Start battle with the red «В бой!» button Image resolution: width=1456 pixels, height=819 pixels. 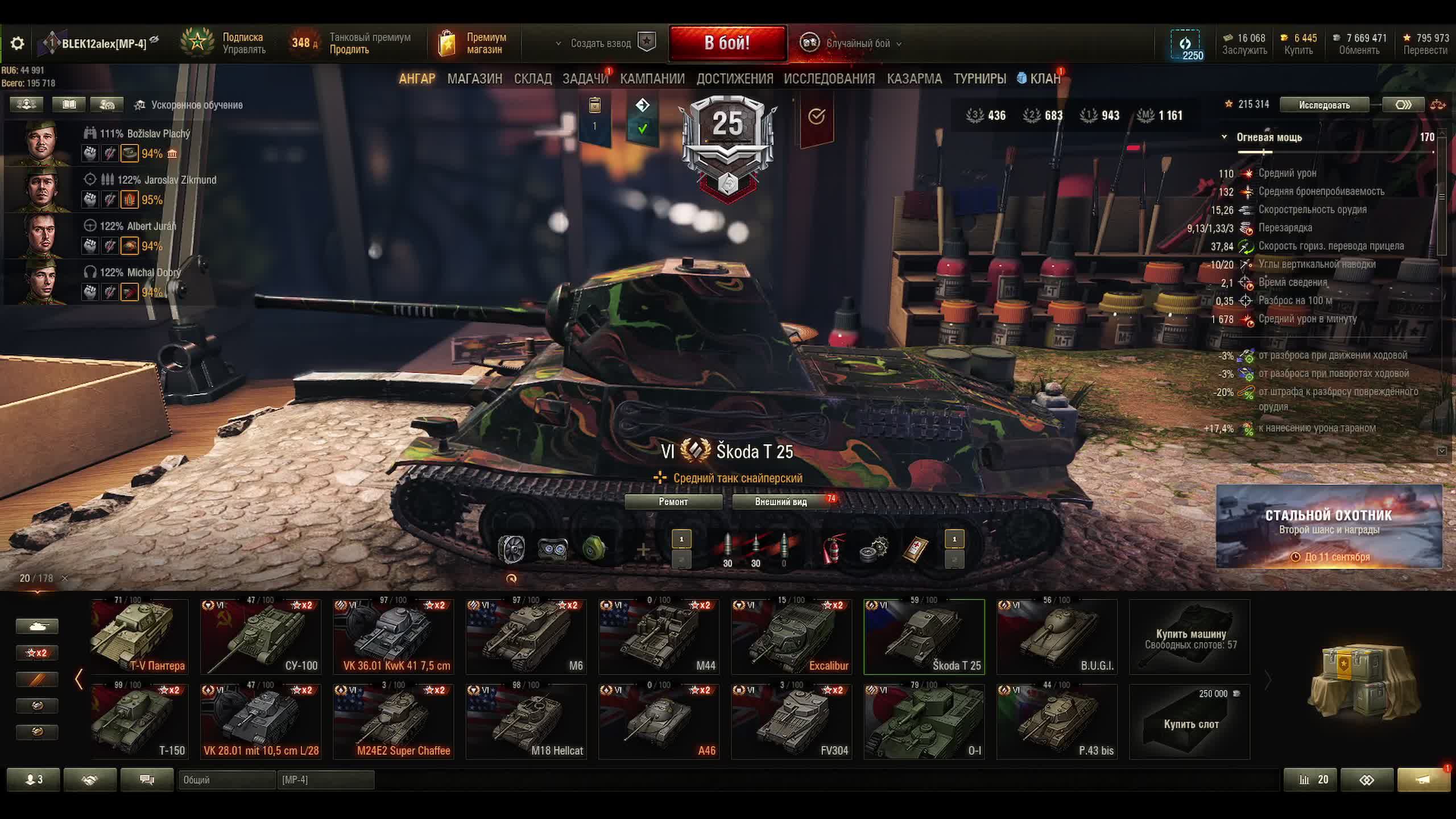(x=727, y=43)
